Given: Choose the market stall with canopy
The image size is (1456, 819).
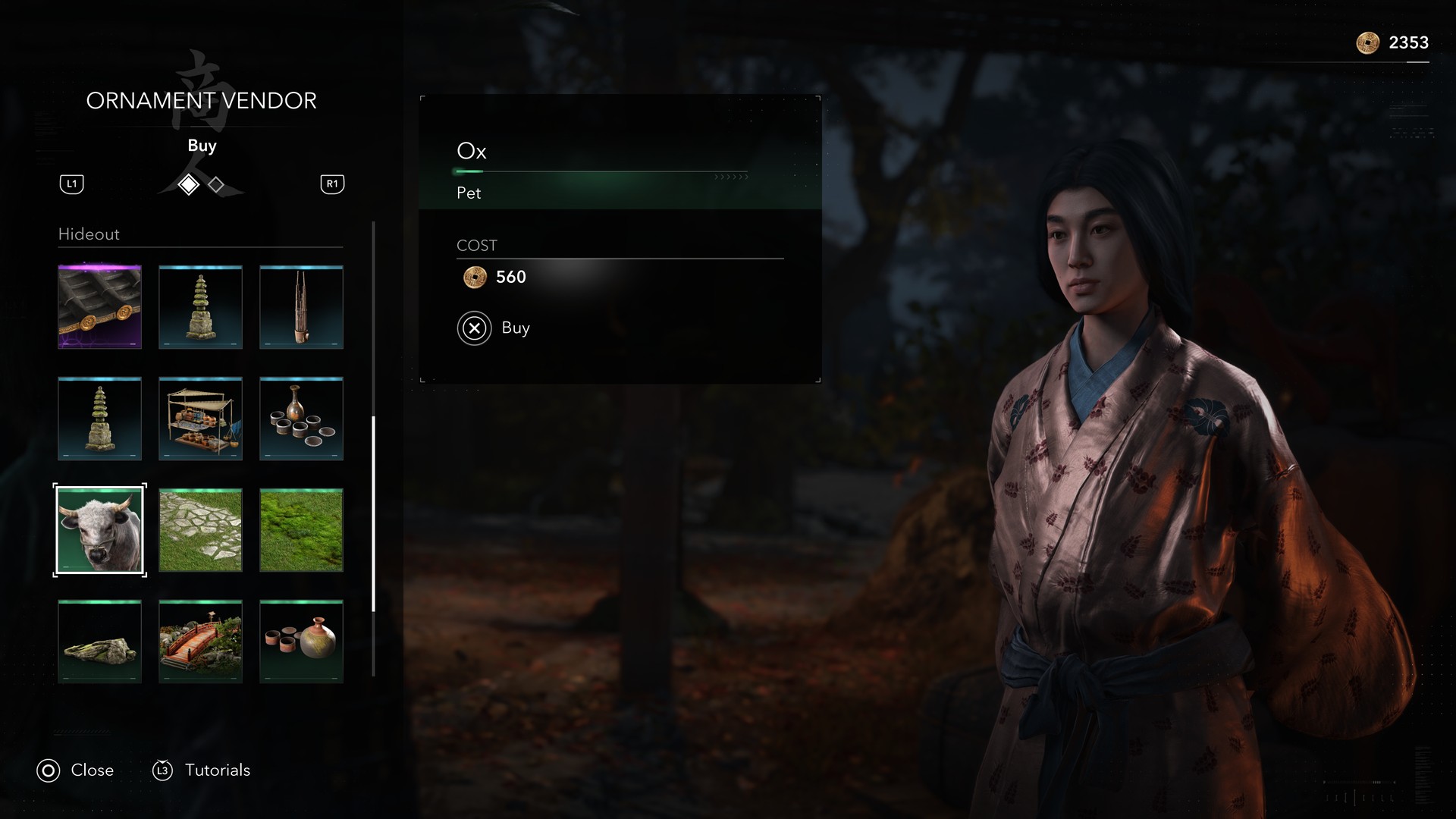Looking at the screenshot, I should [200, 419].
